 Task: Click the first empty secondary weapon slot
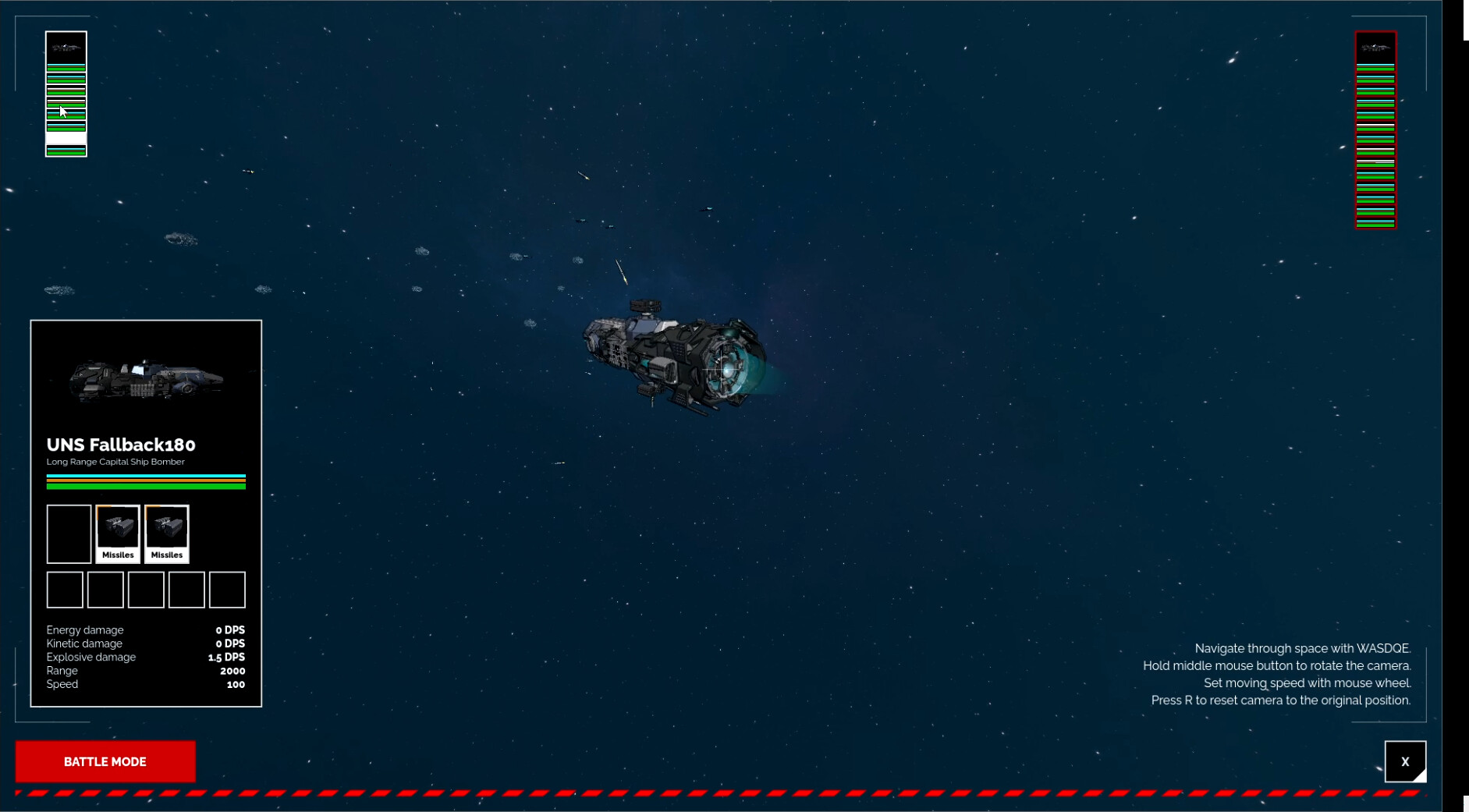coord(64,590)
